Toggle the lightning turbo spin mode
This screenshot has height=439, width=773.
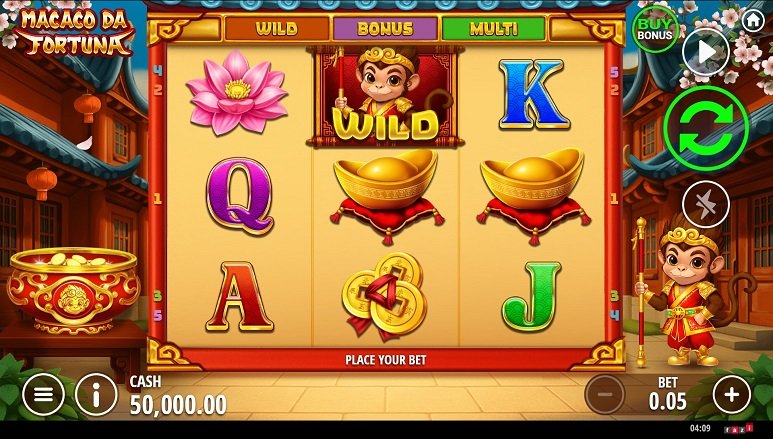pyautogui.click(x=705, y=205)
